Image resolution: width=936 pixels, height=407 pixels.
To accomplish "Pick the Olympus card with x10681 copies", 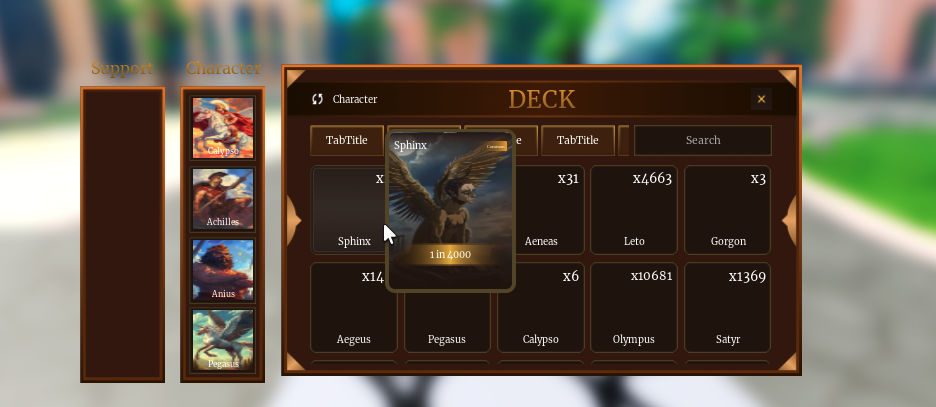I will [x=634, y=308].
